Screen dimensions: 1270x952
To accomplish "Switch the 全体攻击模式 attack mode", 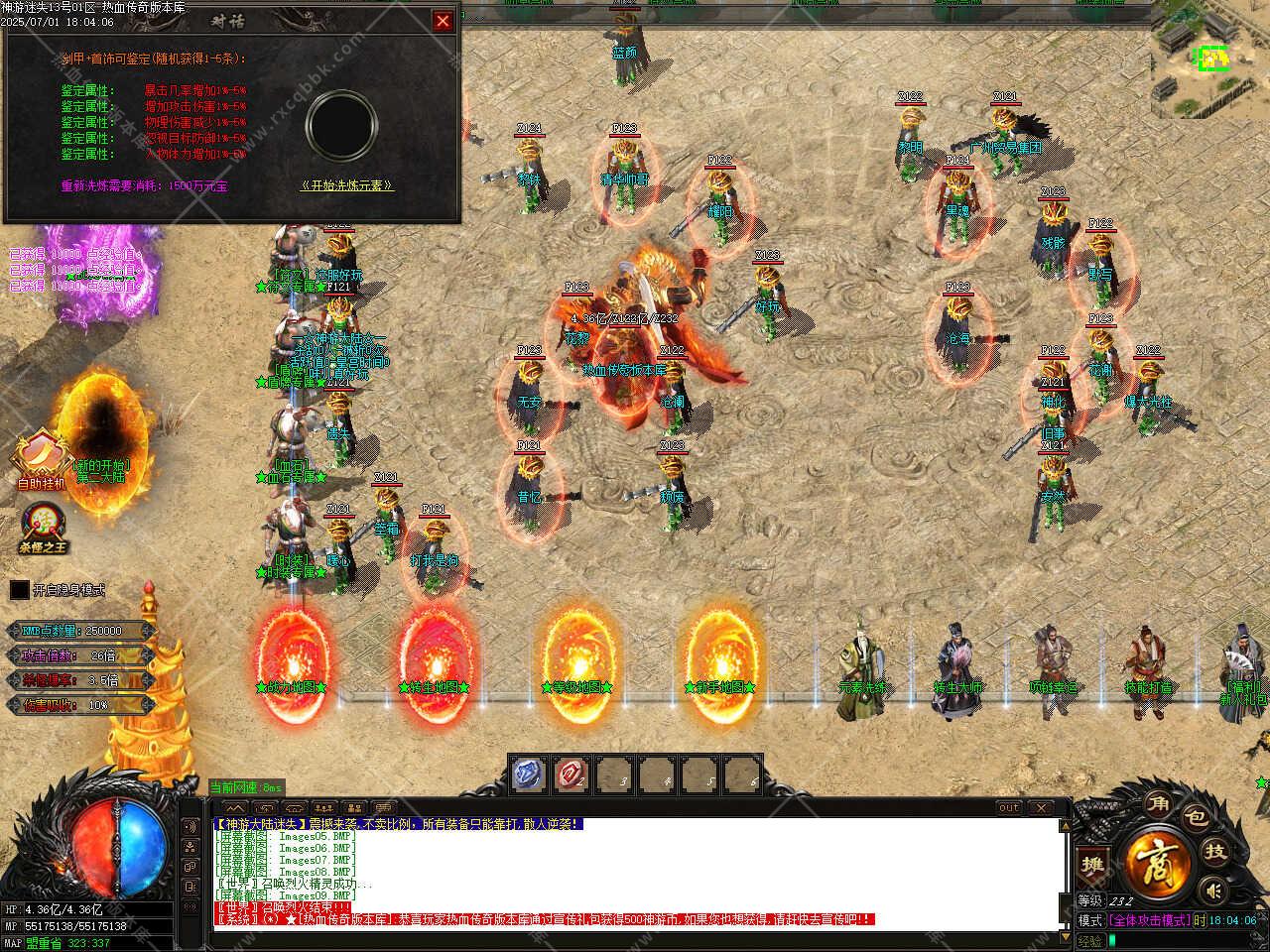I will 1150,920.
